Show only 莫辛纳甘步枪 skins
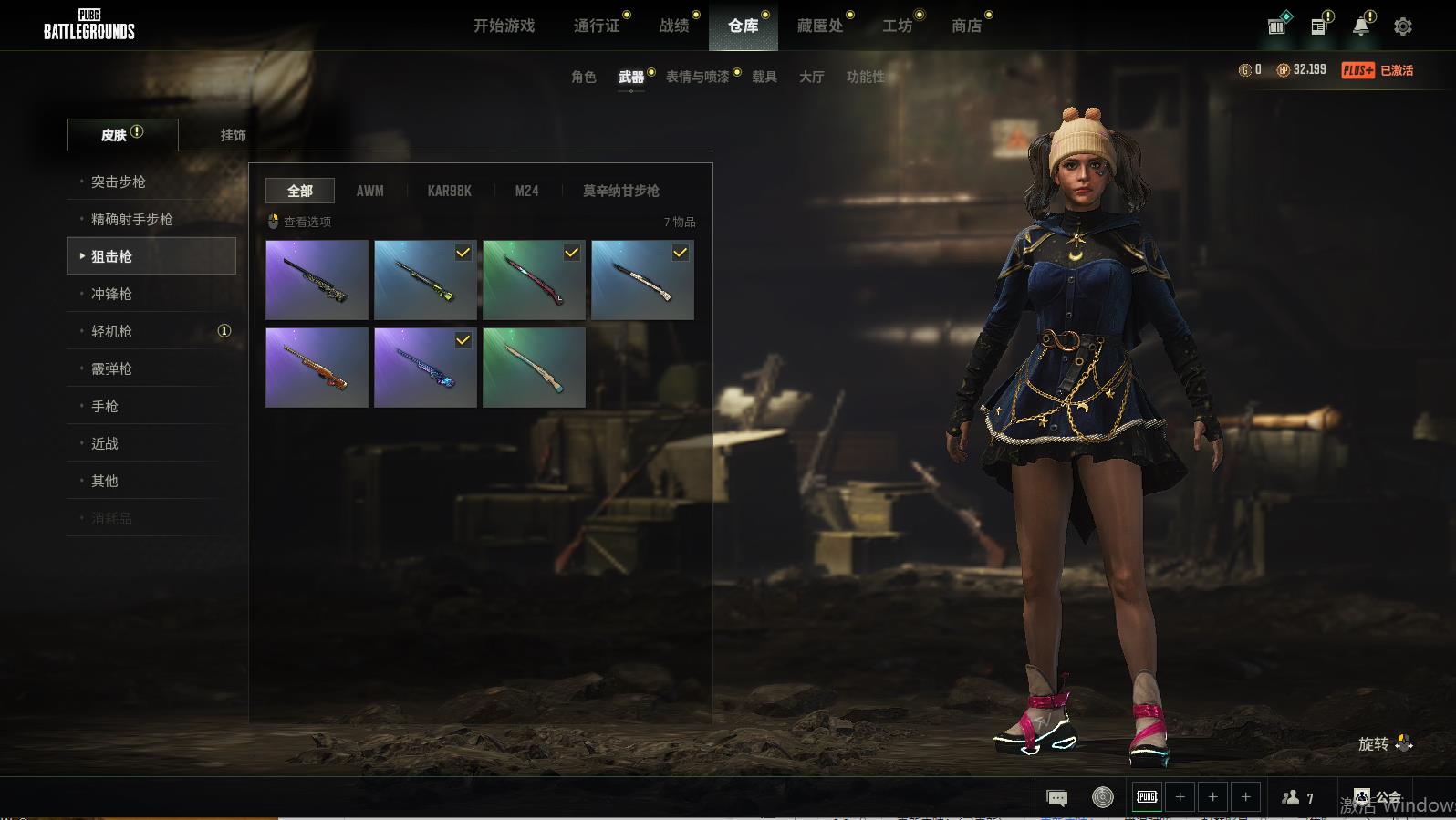Image resolution: width=1456 pixels, height=820 pixels. (x=620, y=191)
